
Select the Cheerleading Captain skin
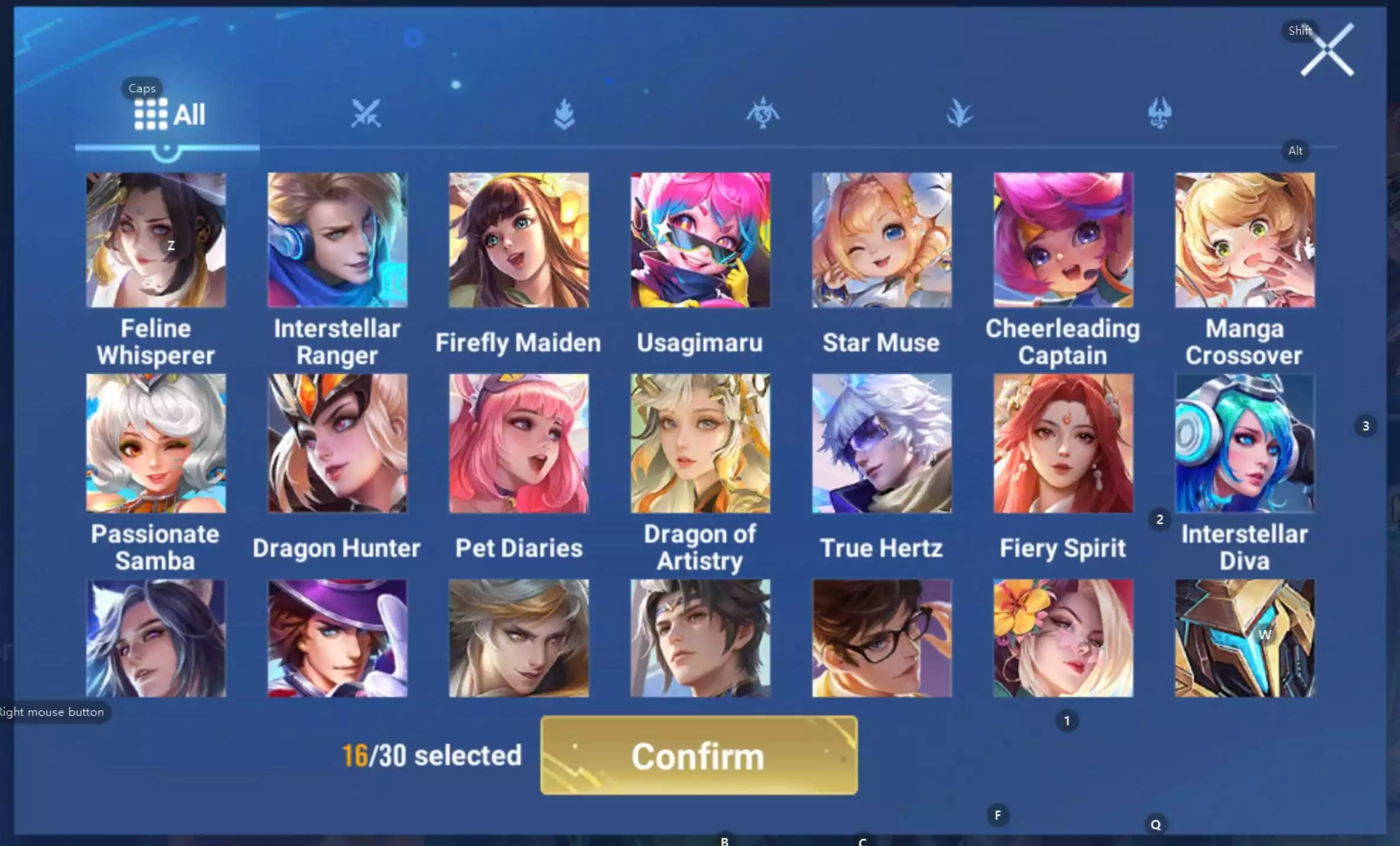click(1063, 241)
